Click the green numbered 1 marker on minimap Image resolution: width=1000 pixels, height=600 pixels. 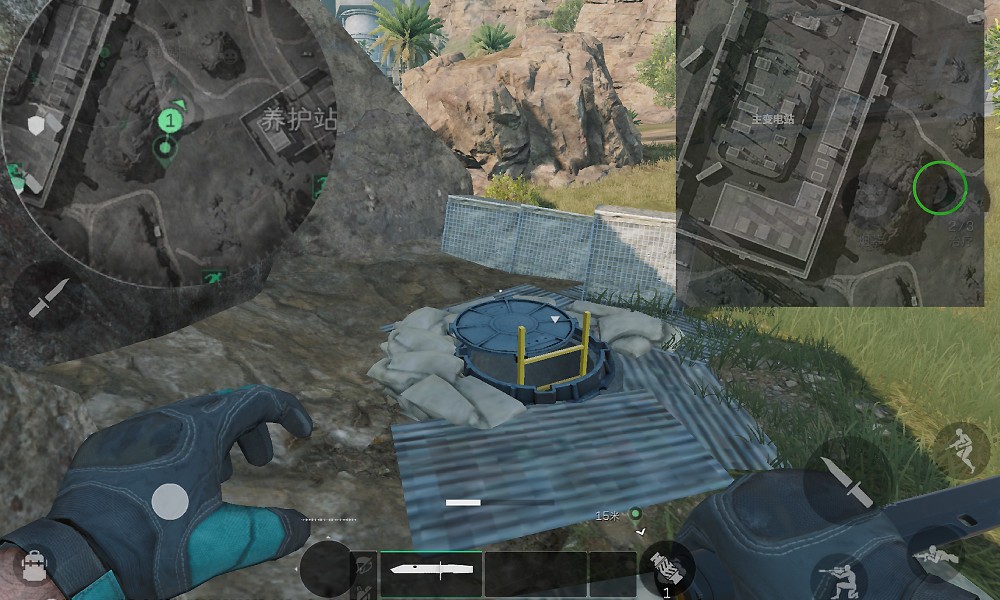(x=171, y=122)
